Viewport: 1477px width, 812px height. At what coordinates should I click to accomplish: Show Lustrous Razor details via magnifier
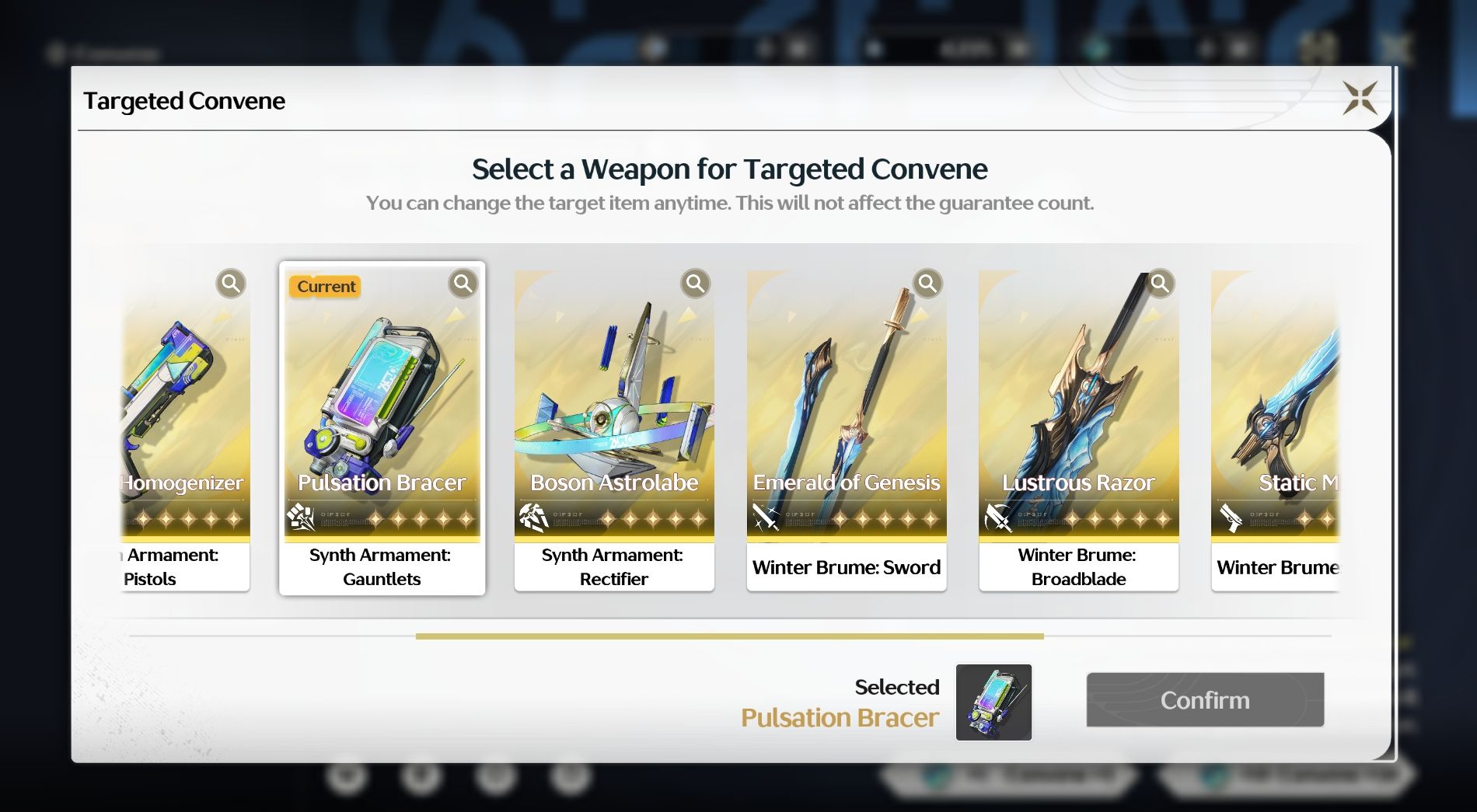point(1159,284)
